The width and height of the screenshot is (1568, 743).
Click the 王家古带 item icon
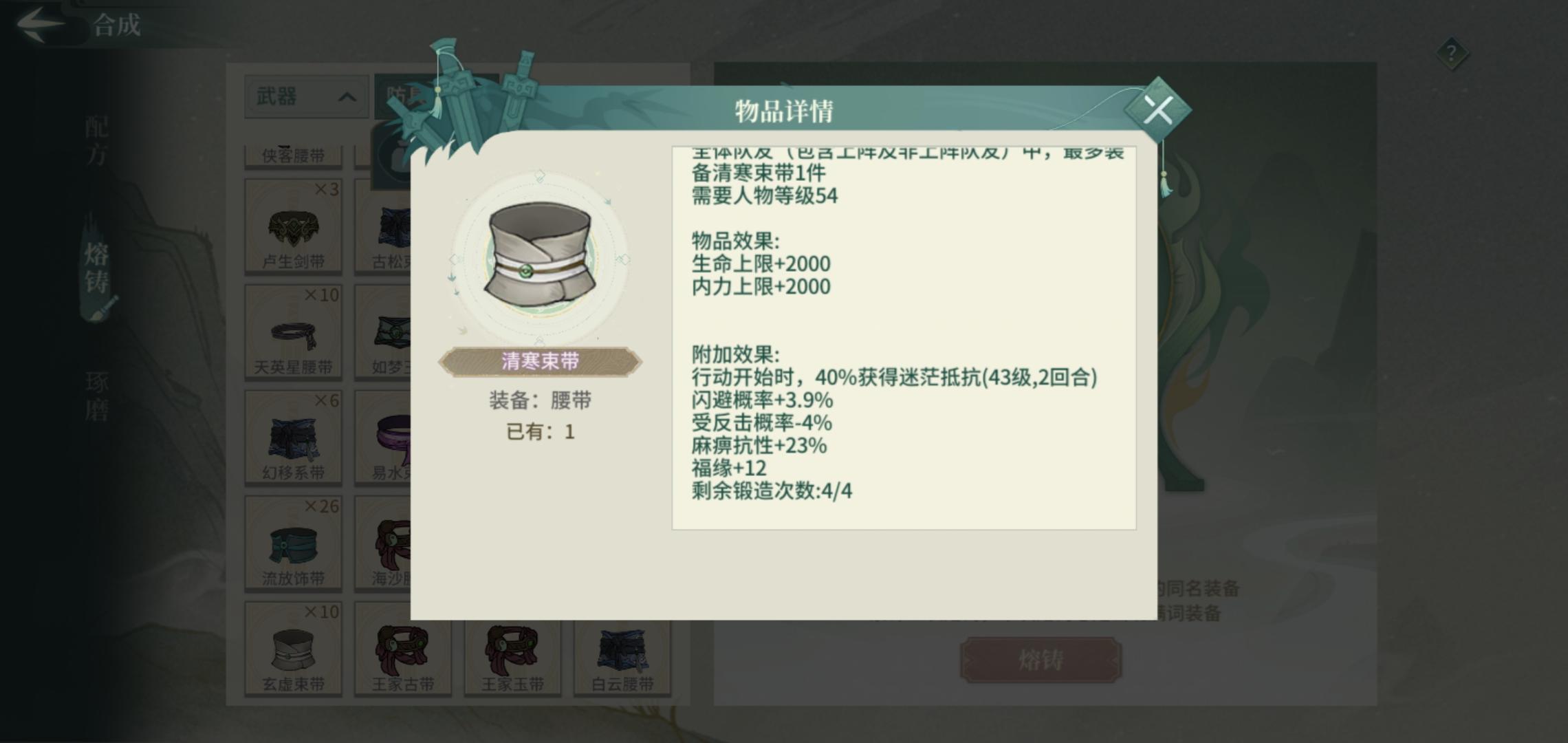tap(401, 649)
